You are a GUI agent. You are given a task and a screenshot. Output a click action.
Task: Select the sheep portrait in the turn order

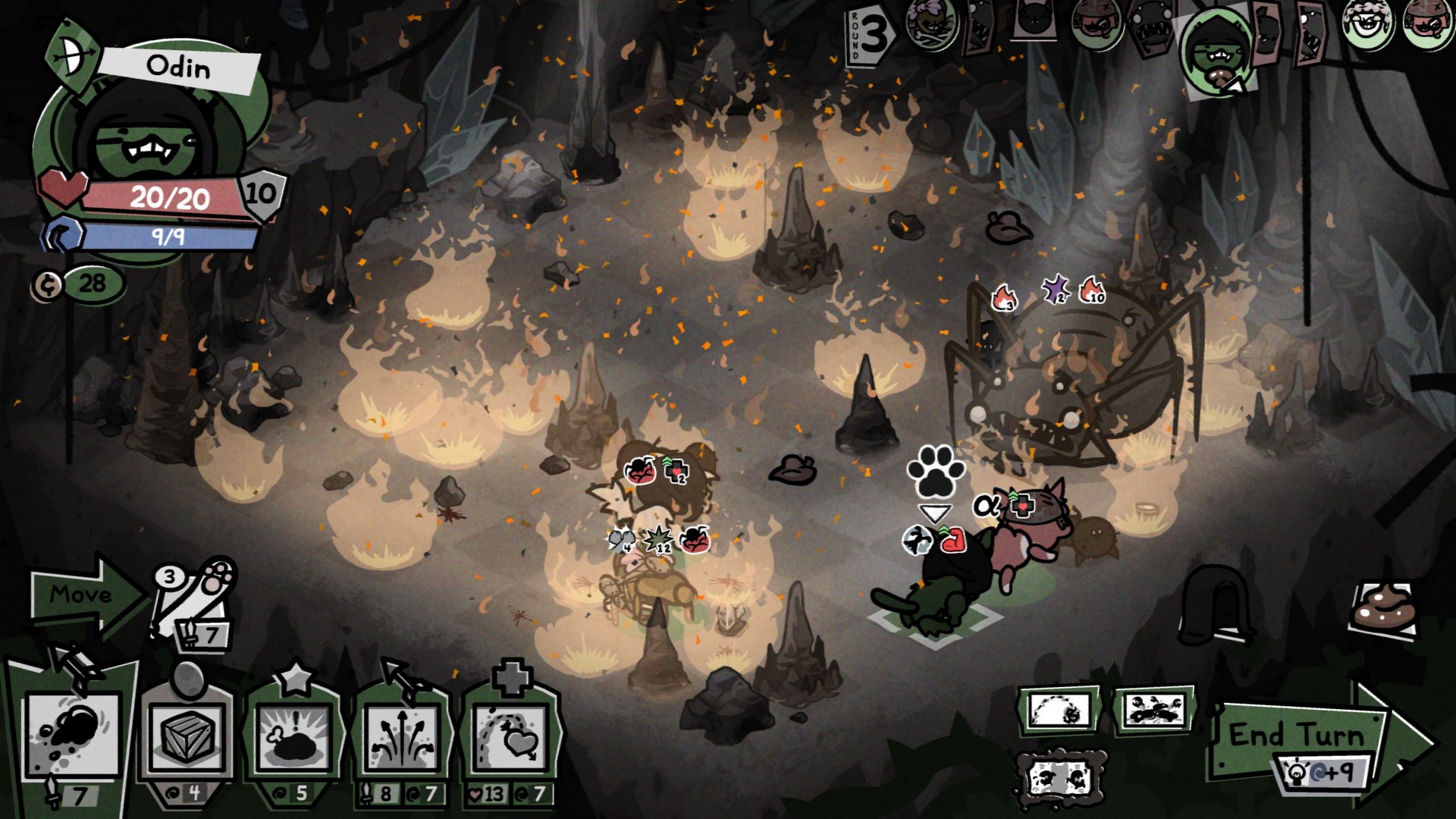(1367, 27)
